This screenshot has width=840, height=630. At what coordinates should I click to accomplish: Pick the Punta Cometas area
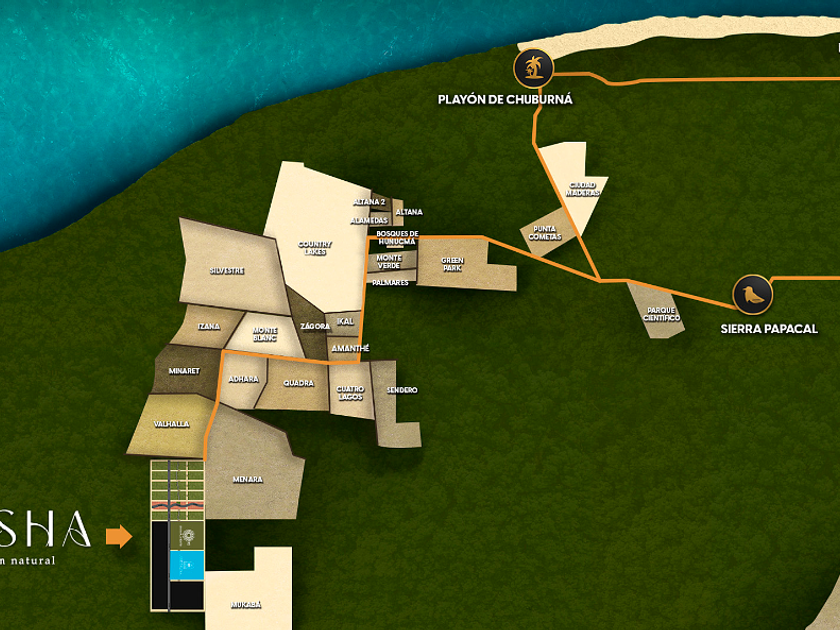tap(541, 234)
